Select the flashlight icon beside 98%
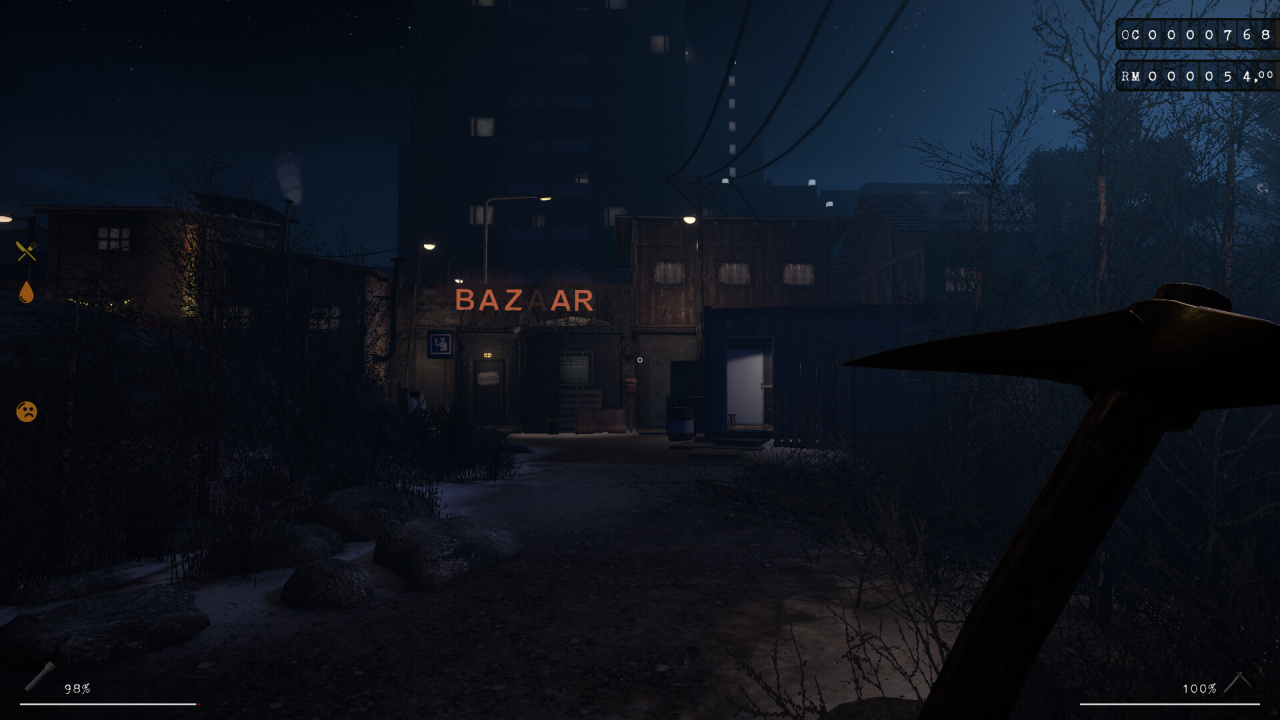 (40, 676)
